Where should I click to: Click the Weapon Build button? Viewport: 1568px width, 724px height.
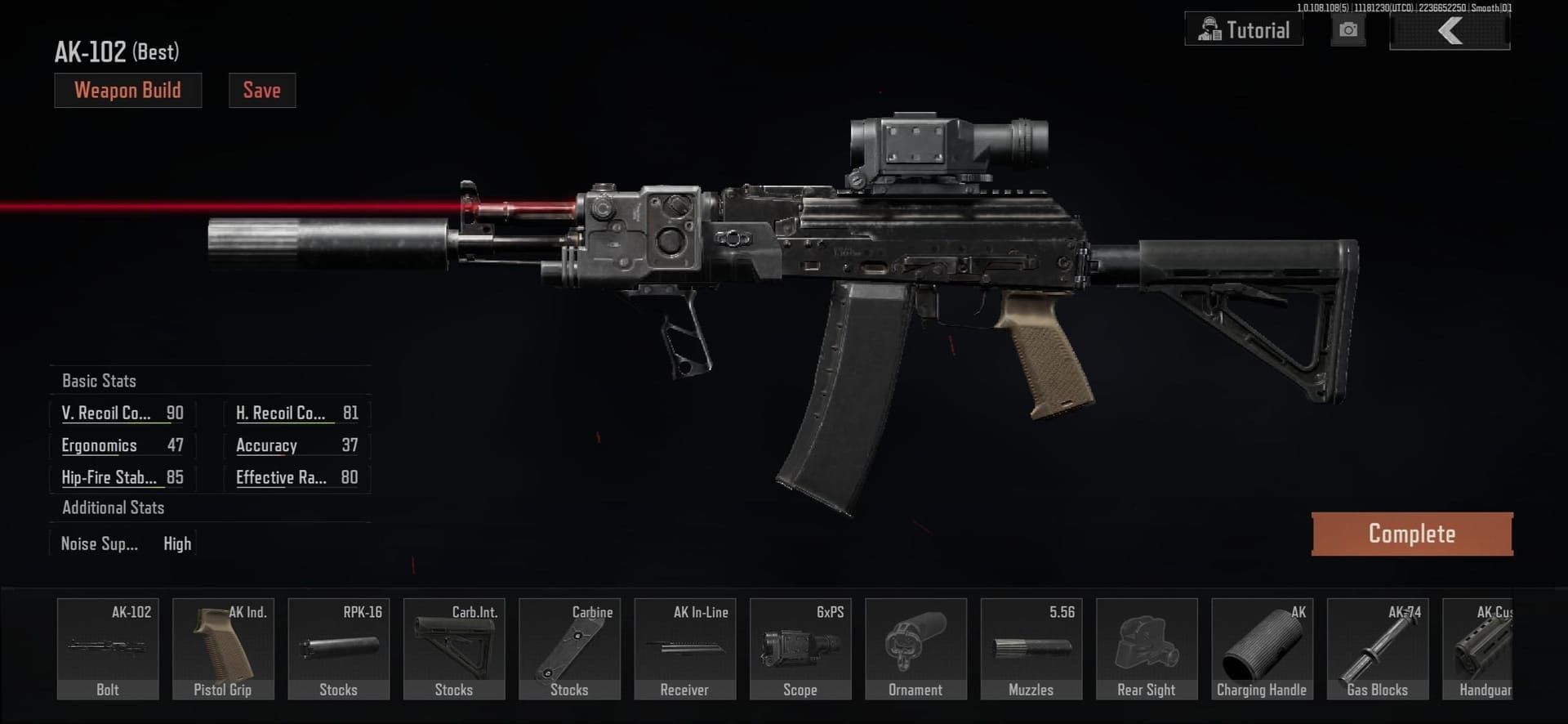[127, 90]
